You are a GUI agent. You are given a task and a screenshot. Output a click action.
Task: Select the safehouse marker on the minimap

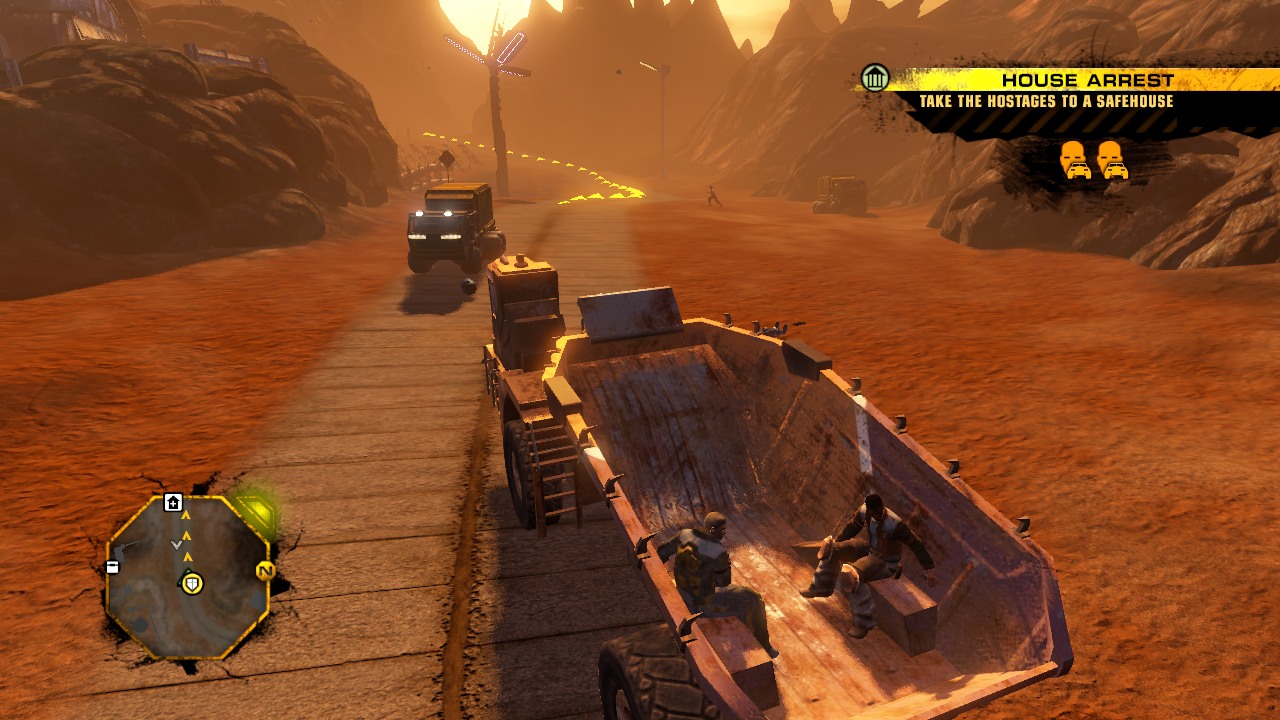click(x=173, y=502)
